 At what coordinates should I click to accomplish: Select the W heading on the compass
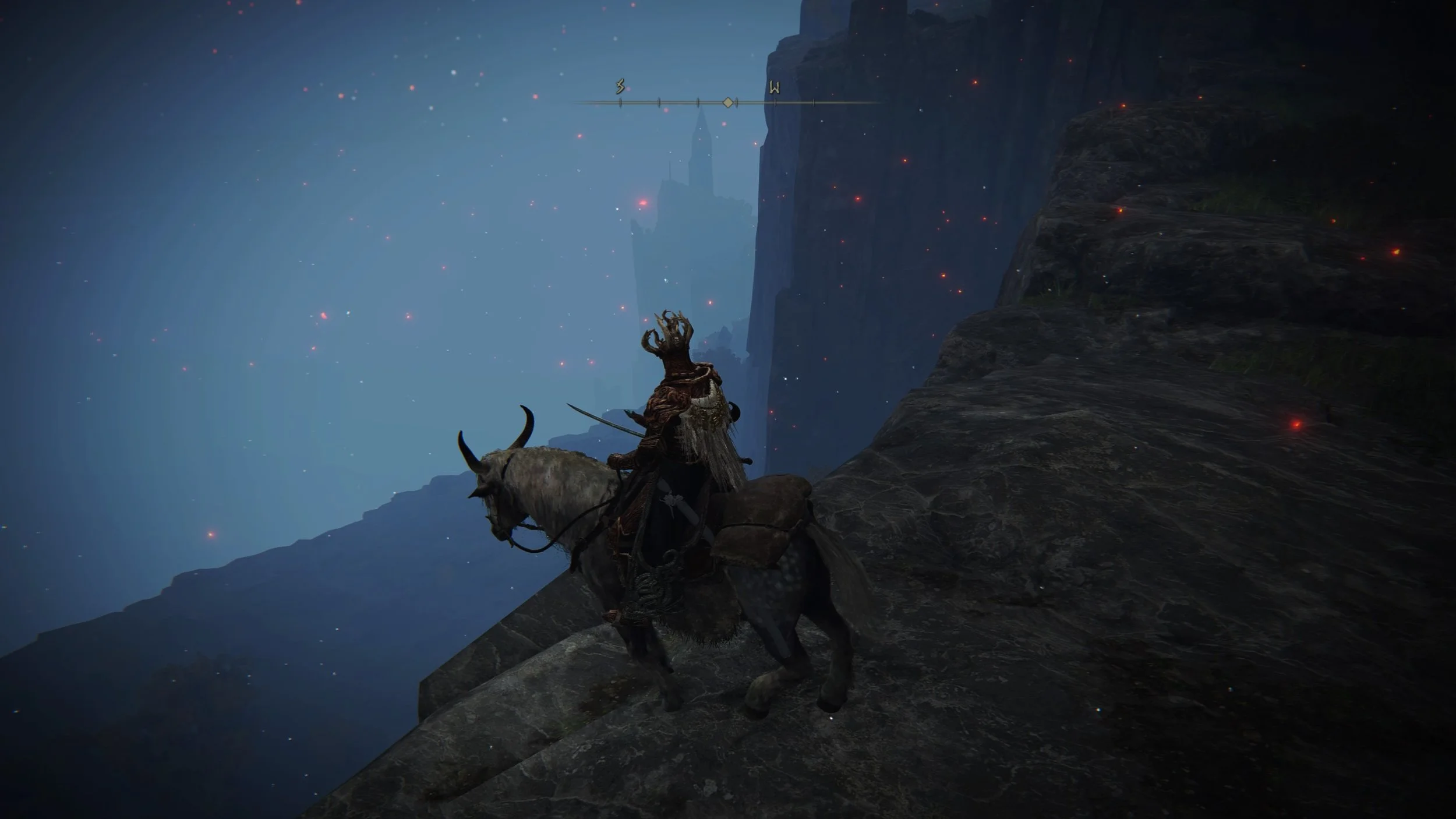click(x=774, y=88)
